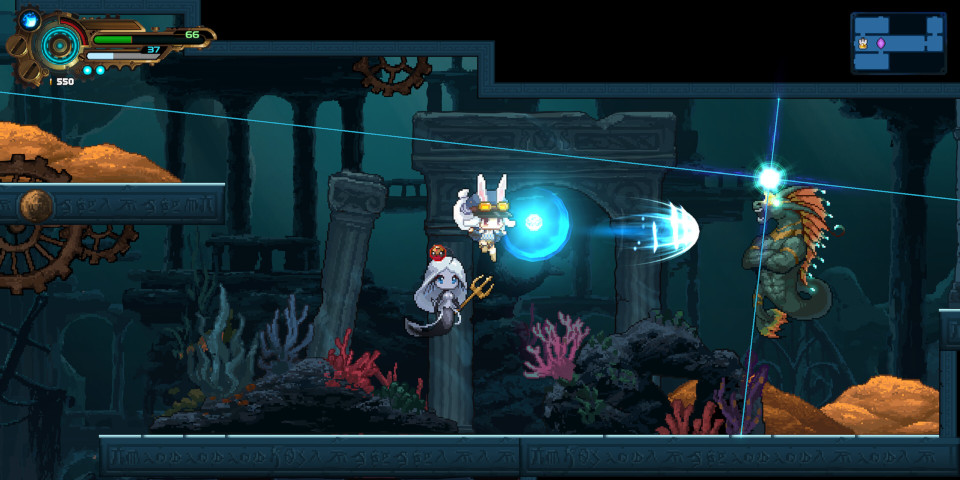Activate the blue flame ability icon
This screenshot has width=960, height=480.
click(28, 18)
